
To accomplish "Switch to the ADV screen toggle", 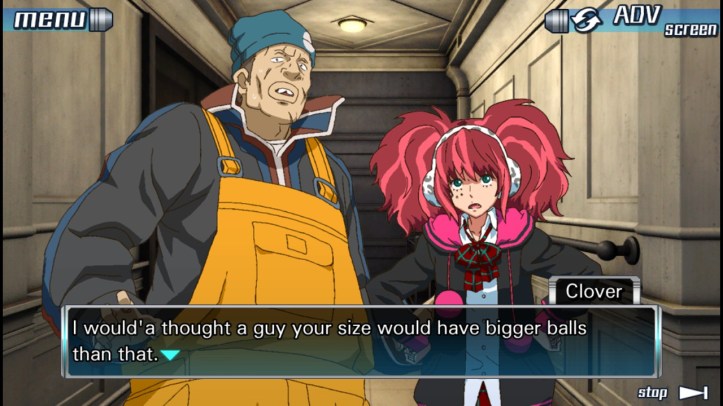I will pos(632,19).
